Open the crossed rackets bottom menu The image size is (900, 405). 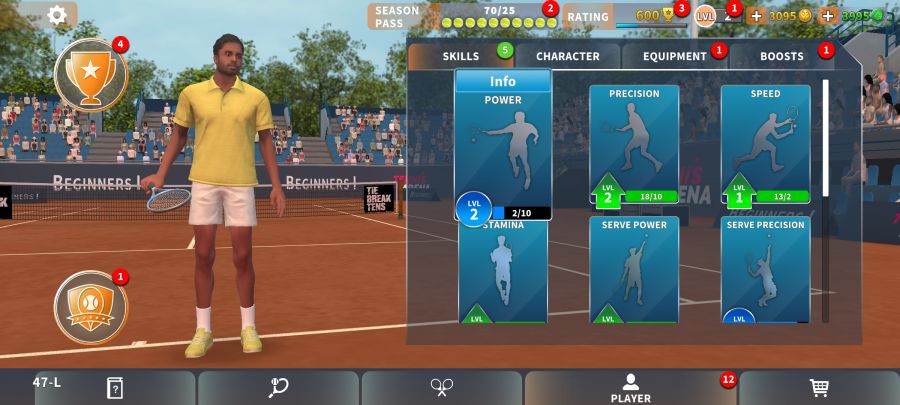pos(442,387)
